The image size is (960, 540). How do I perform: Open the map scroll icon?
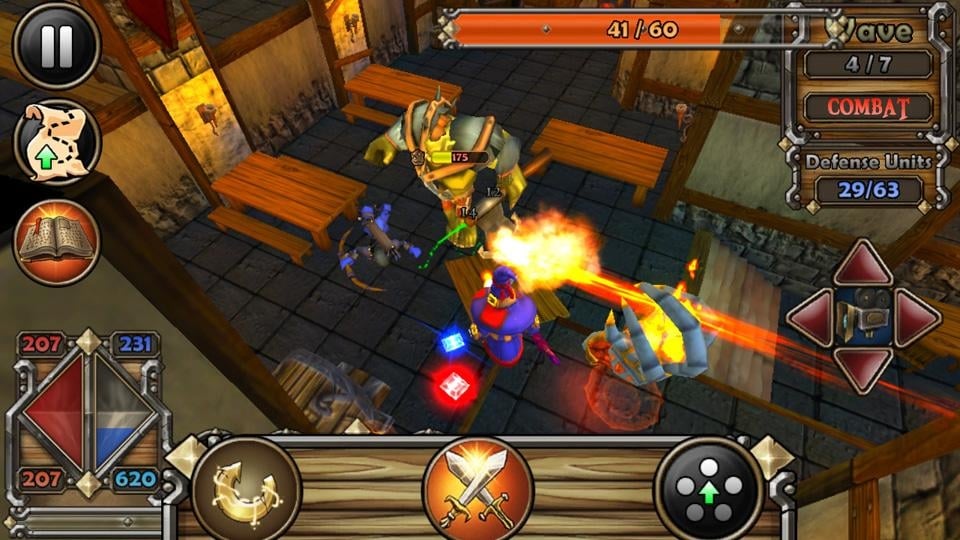(x=56, y=143)
